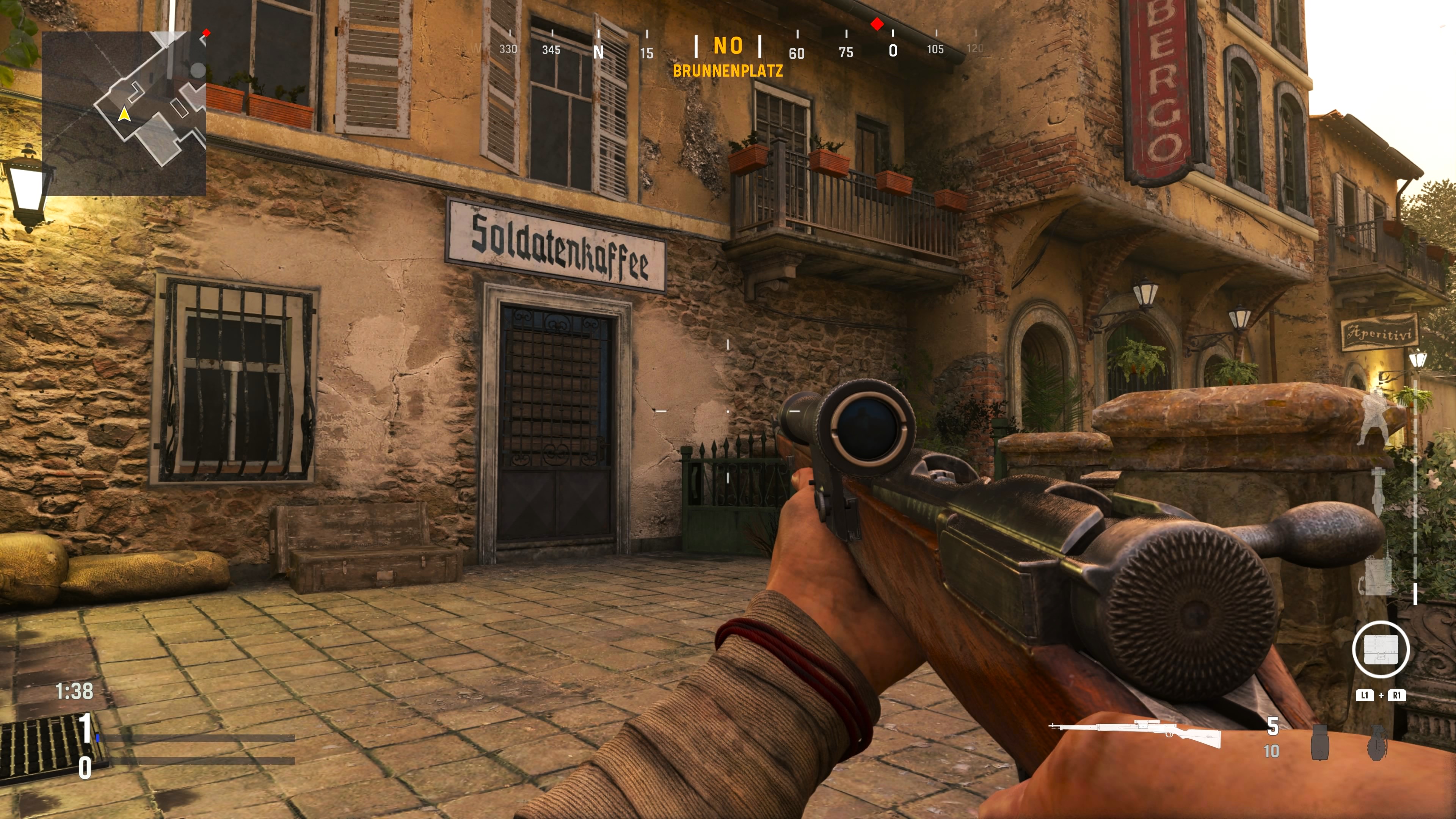Select the sniper rifle weapon icon

pos(1134,733)
